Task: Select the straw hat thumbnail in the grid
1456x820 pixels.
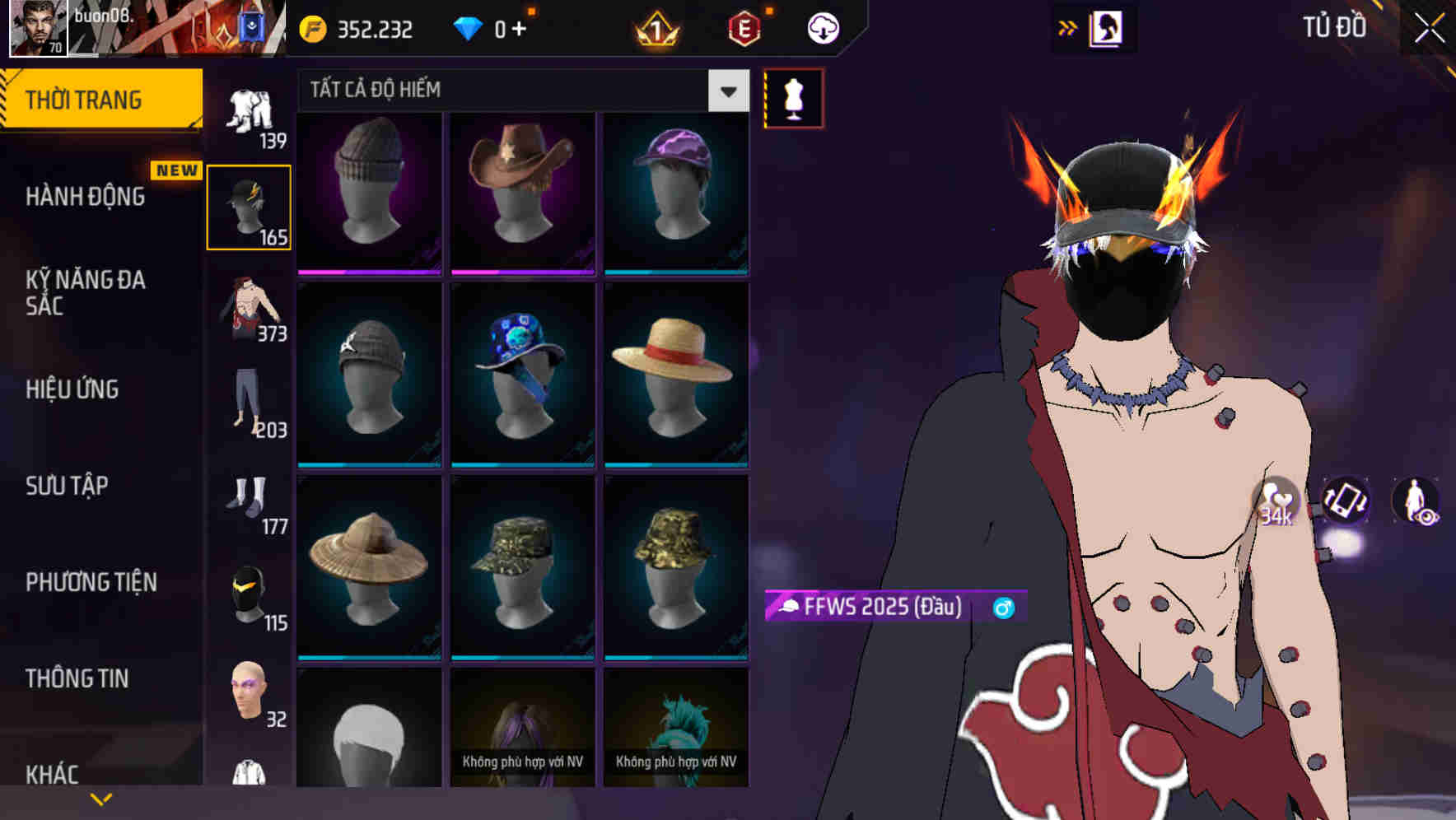Action: tap(675, 375)
